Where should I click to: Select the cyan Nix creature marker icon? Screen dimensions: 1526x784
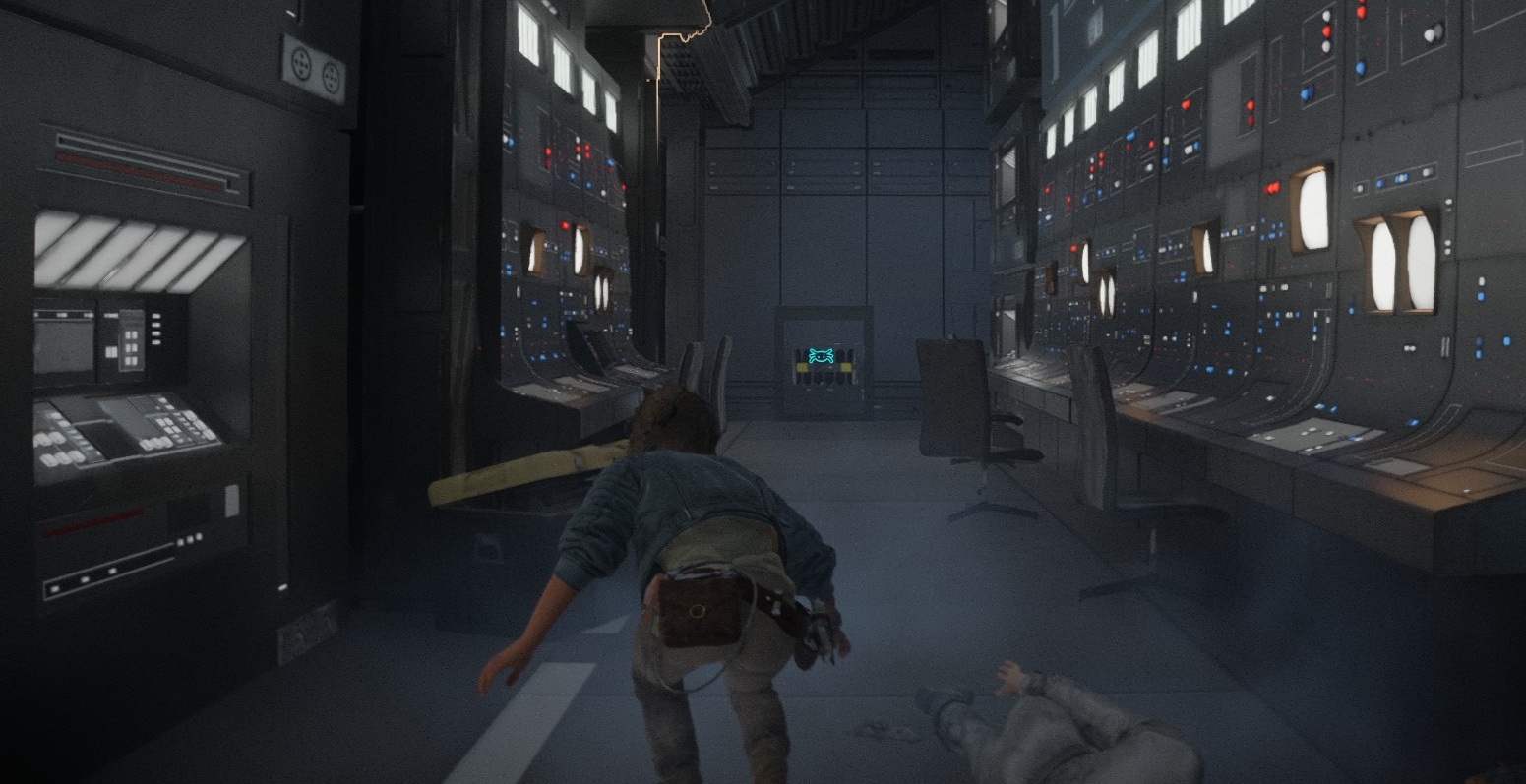(822, 356)
